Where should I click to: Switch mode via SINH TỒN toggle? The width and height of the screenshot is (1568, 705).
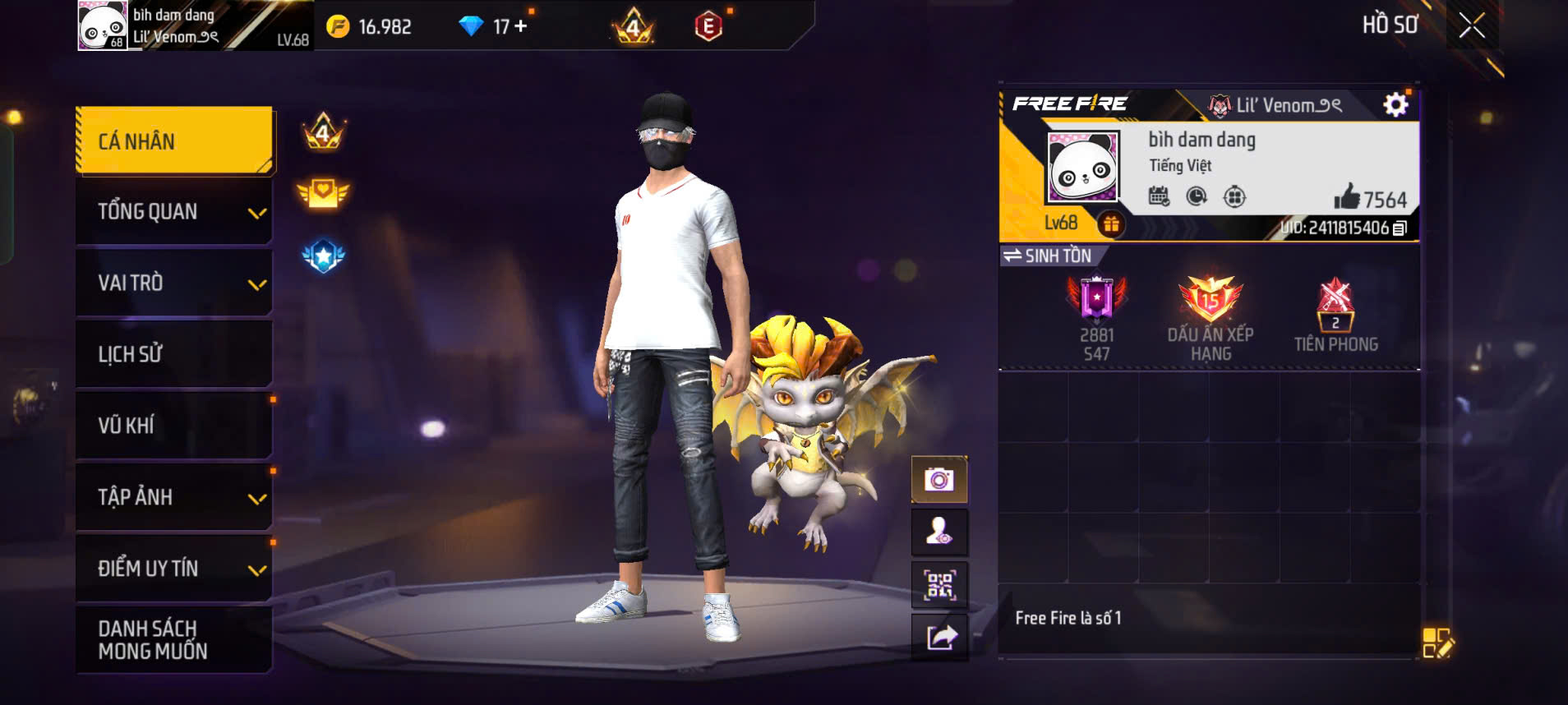pyautogui.click(x=1048, y=256)
